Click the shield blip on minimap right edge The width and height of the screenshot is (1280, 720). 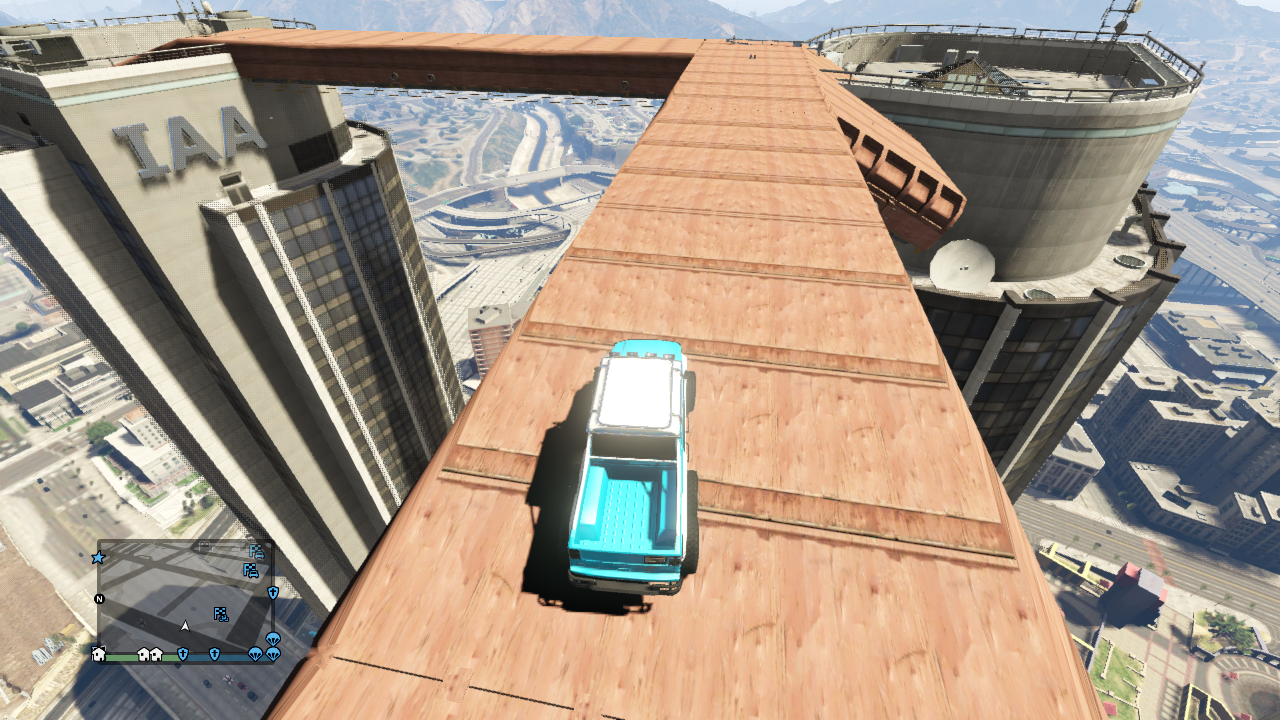(273, 594)
